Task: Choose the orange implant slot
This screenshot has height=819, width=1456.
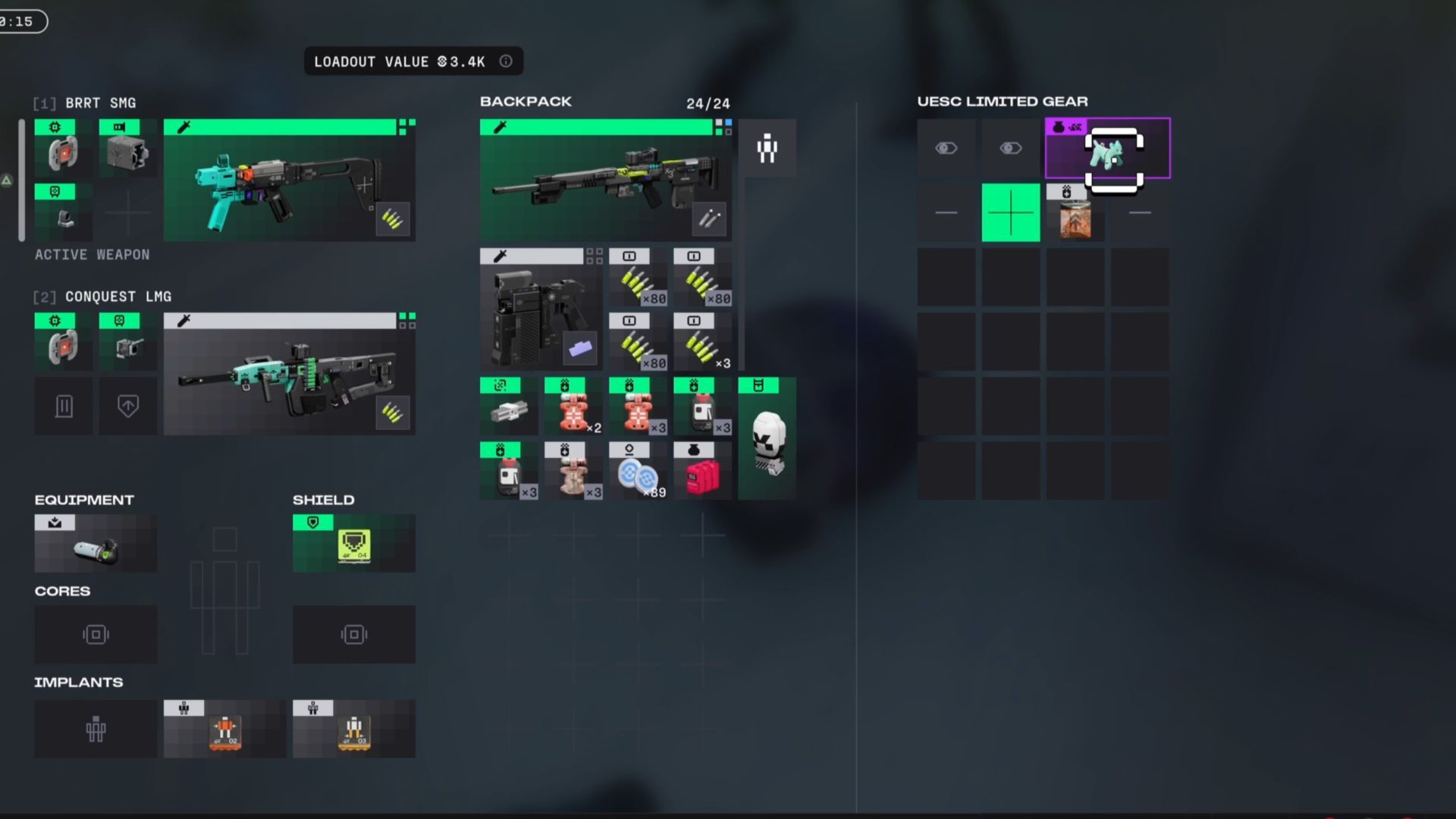Action: [224, 730]
